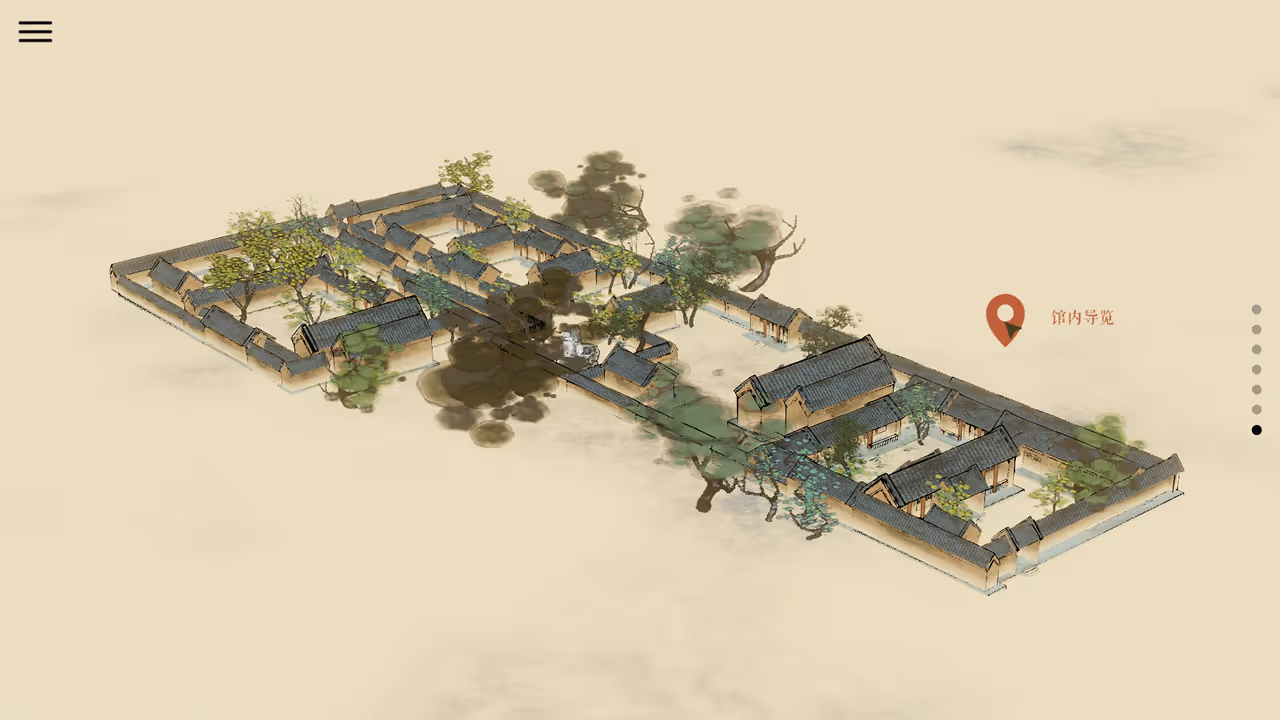
Task: Click the green arrow inside the pin
Action: [1011, 328]
